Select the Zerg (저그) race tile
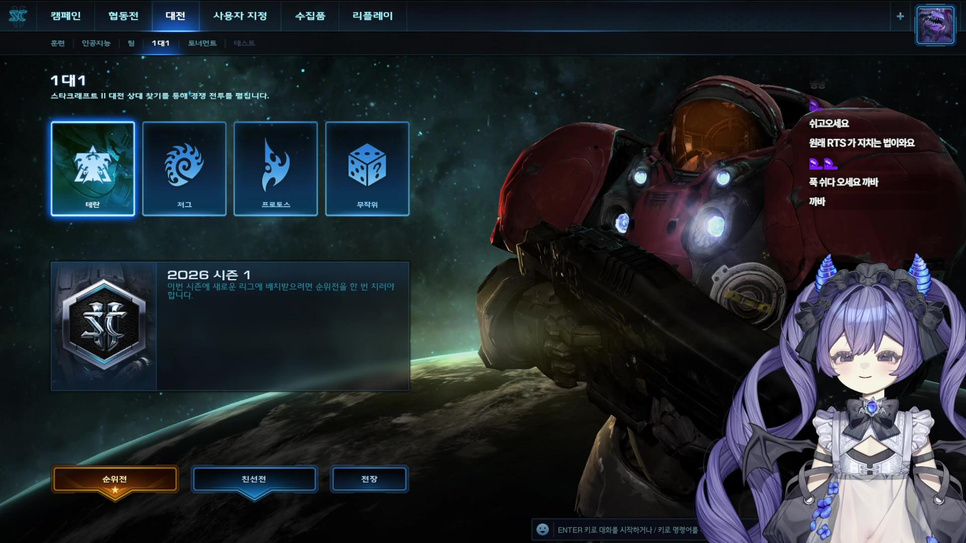966x543 pixels. 184,168
